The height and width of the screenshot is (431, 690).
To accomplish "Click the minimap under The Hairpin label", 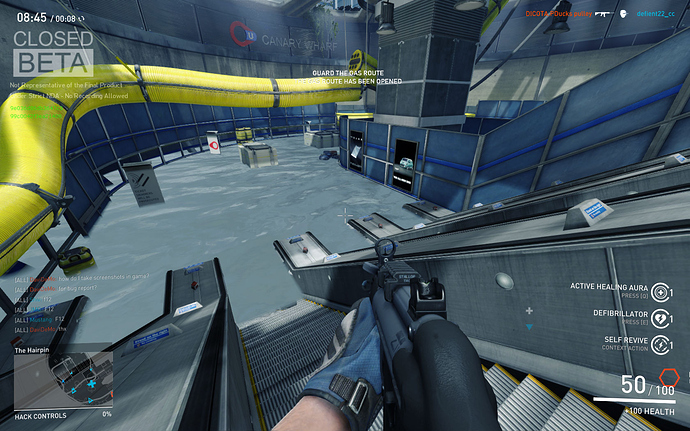I will pyautogui.click(x=62, y=379).
